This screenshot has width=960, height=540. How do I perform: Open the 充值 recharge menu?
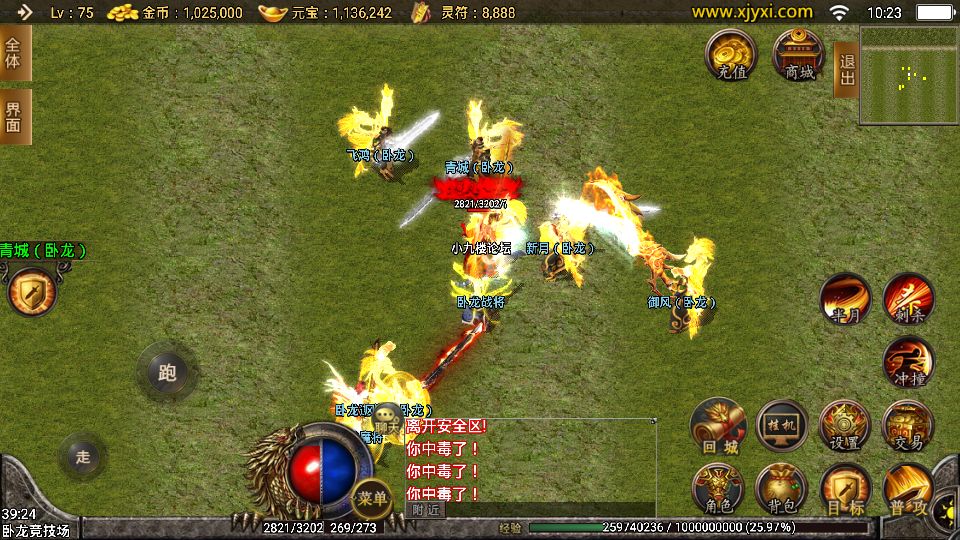click(x=731, y=54)
